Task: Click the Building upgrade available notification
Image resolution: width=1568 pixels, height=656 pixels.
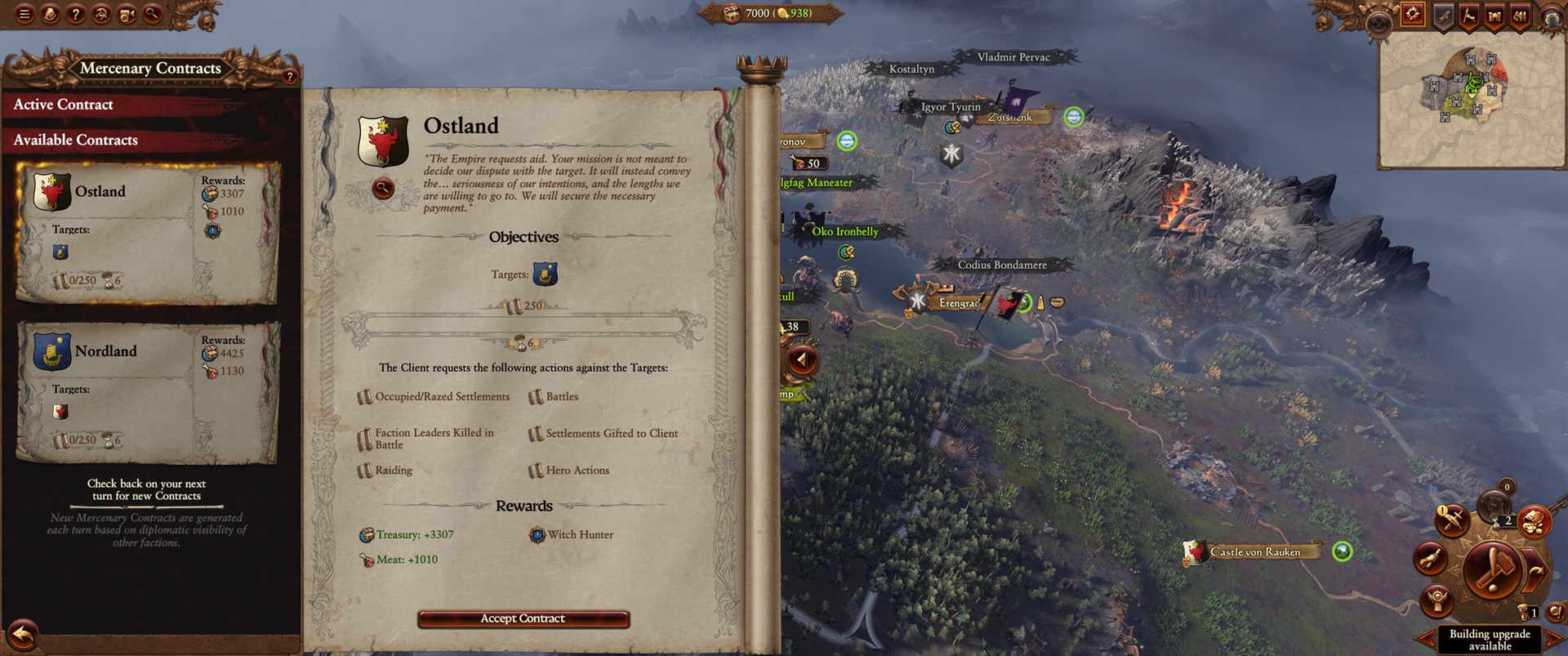Action: click(1490, 639)
